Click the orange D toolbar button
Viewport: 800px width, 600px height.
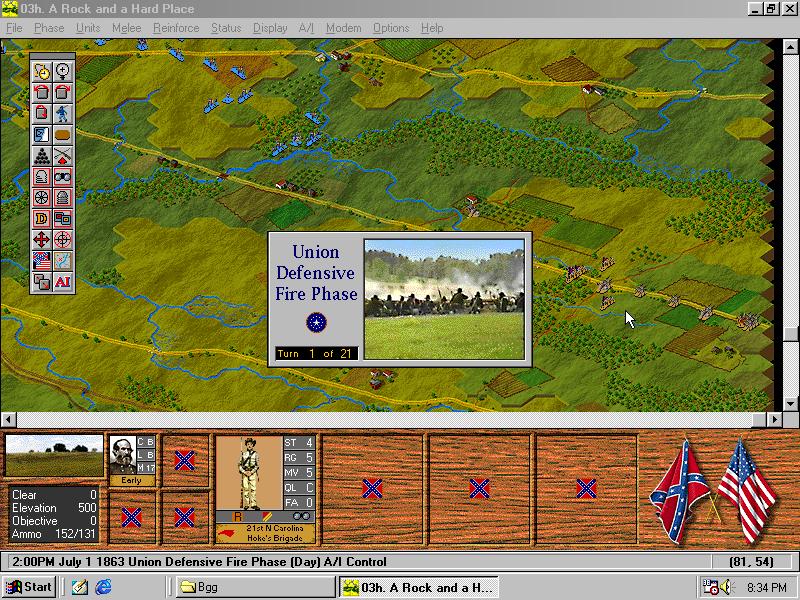[x=41, y=218]
